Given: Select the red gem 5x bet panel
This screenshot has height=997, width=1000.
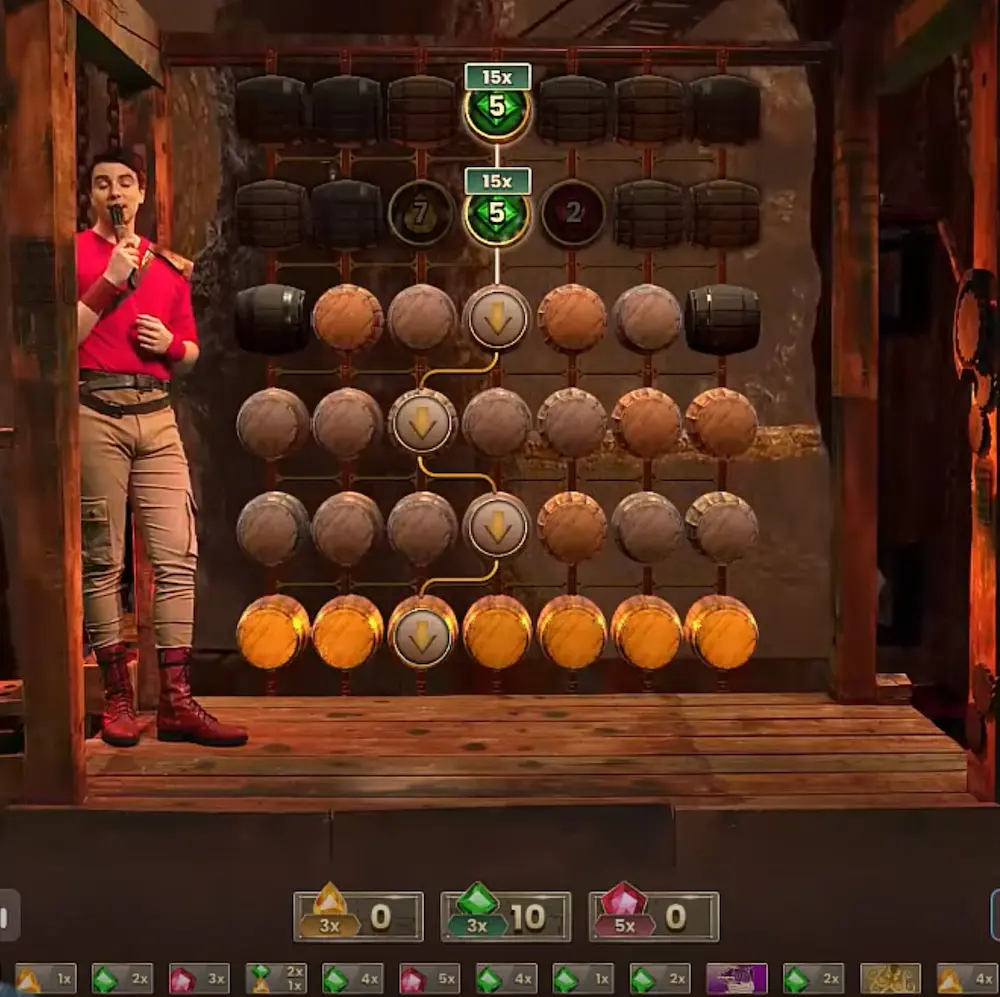Looking at the screenshot, I should (653, 916).
